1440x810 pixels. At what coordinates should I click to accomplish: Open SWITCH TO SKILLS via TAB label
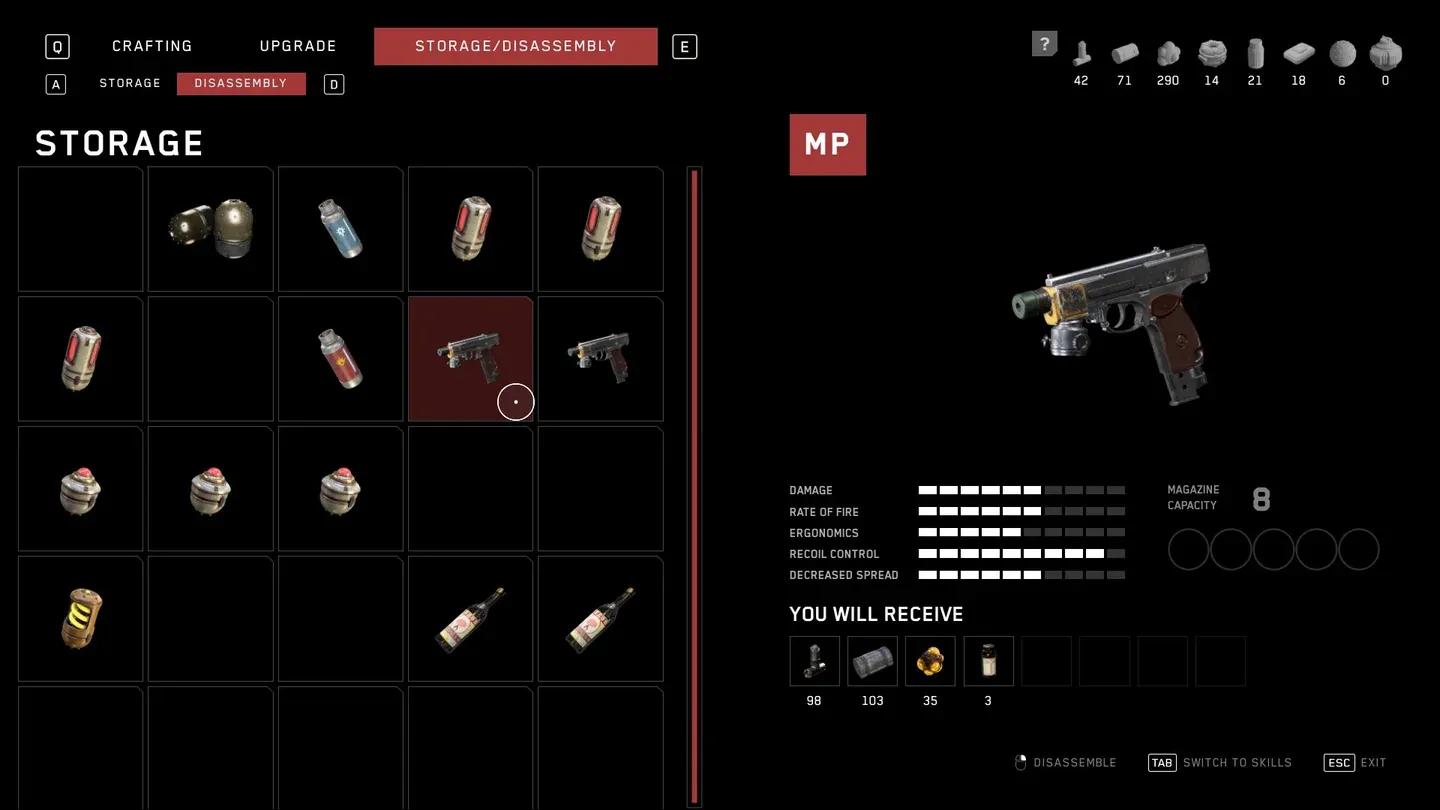pos(1221,761)
